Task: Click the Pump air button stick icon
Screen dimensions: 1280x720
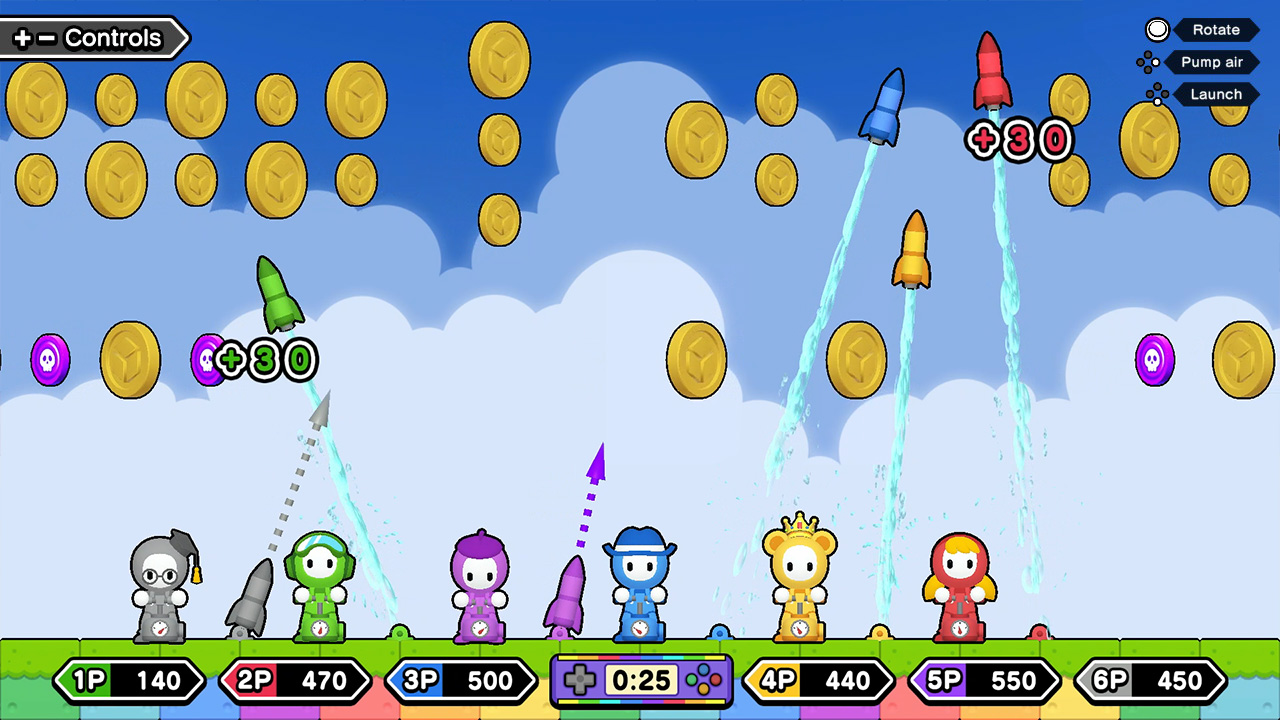Action: tap(1148, 62)
